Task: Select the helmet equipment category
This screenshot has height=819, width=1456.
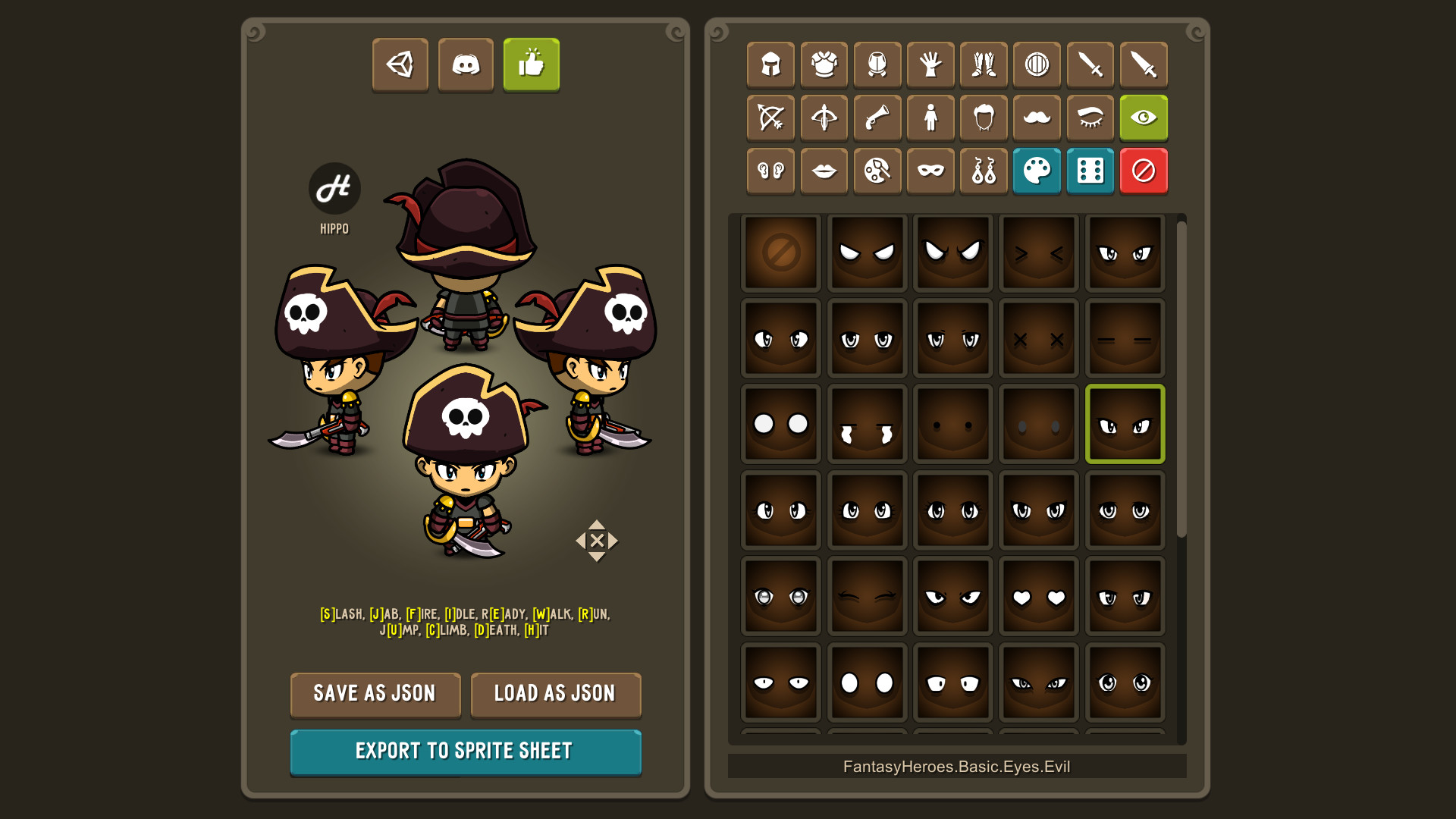Action: coord(771,64)
